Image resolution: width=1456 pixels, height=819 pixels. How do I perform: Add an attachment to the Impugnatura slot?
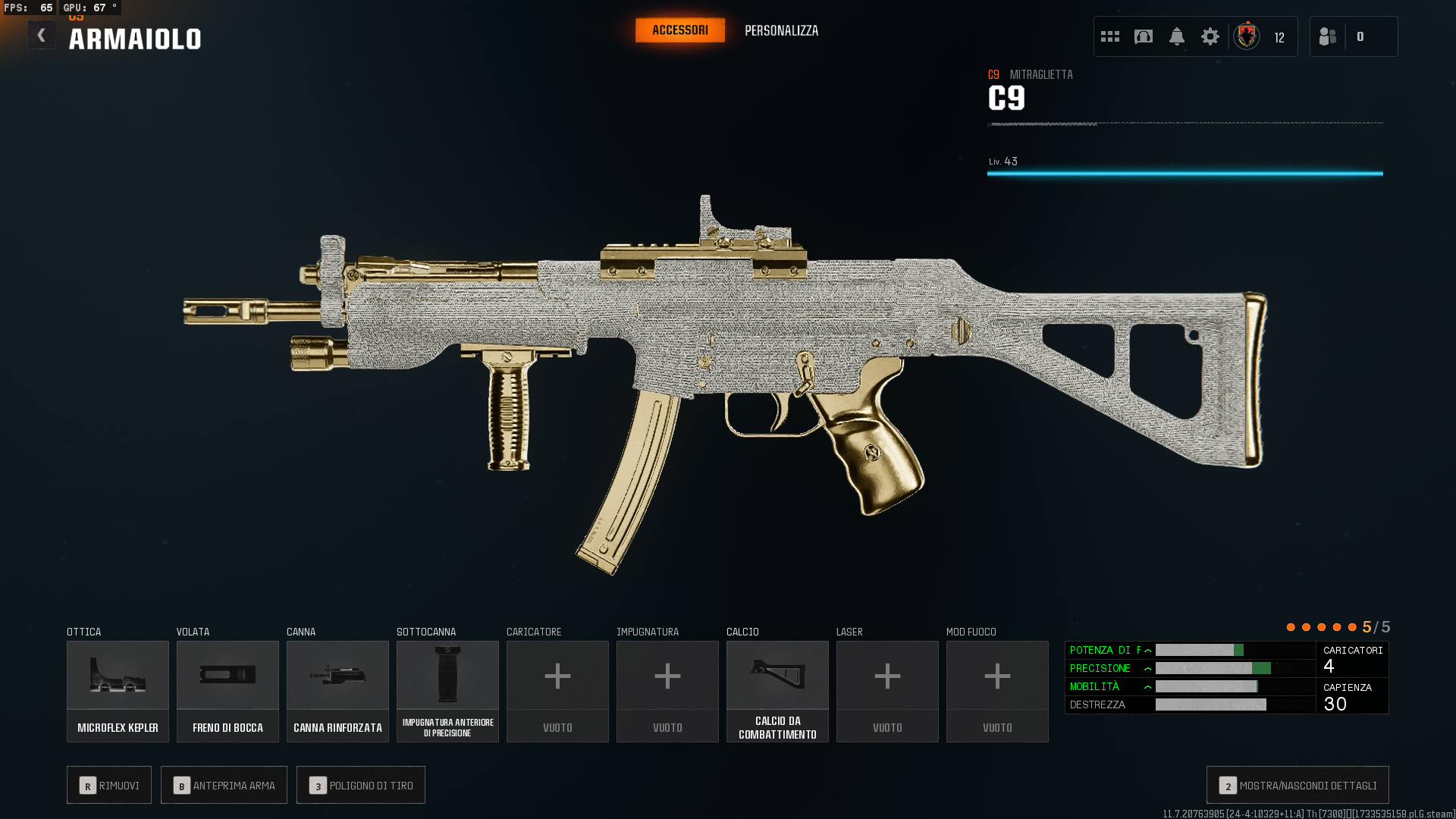click(x=667, y=691)
